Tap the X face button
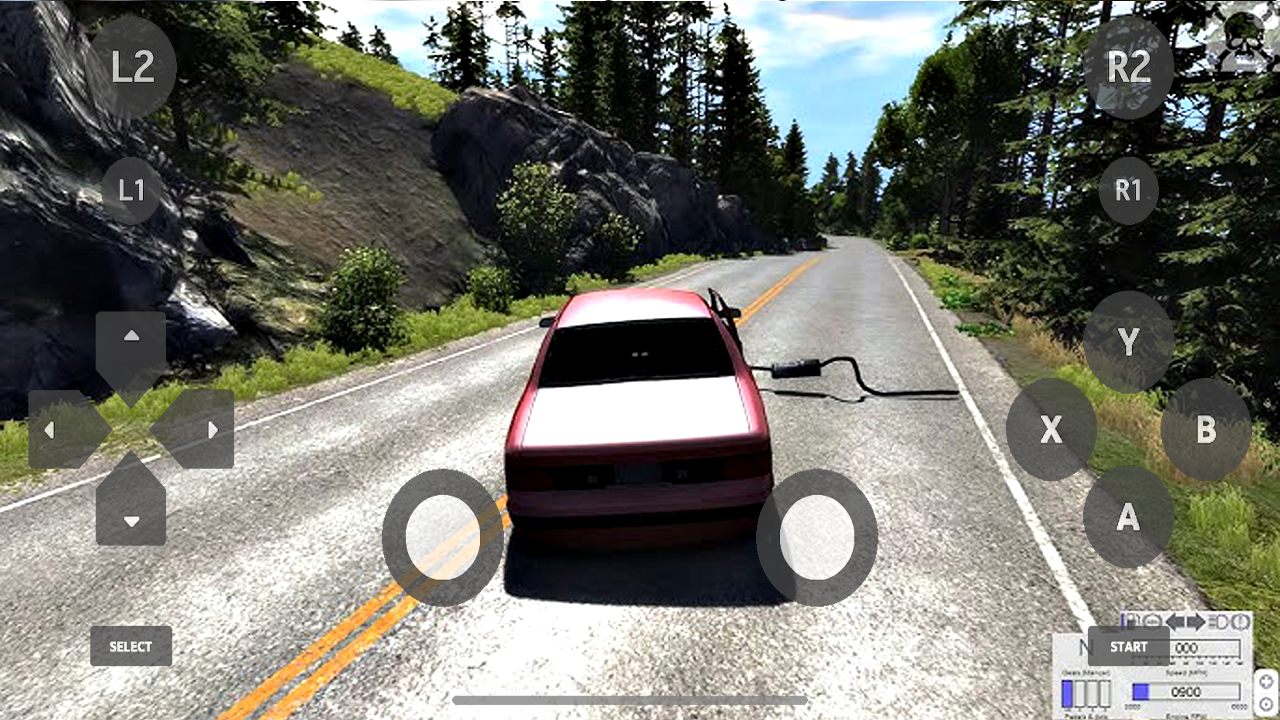1280x720 pixels. pos(1051,429)
